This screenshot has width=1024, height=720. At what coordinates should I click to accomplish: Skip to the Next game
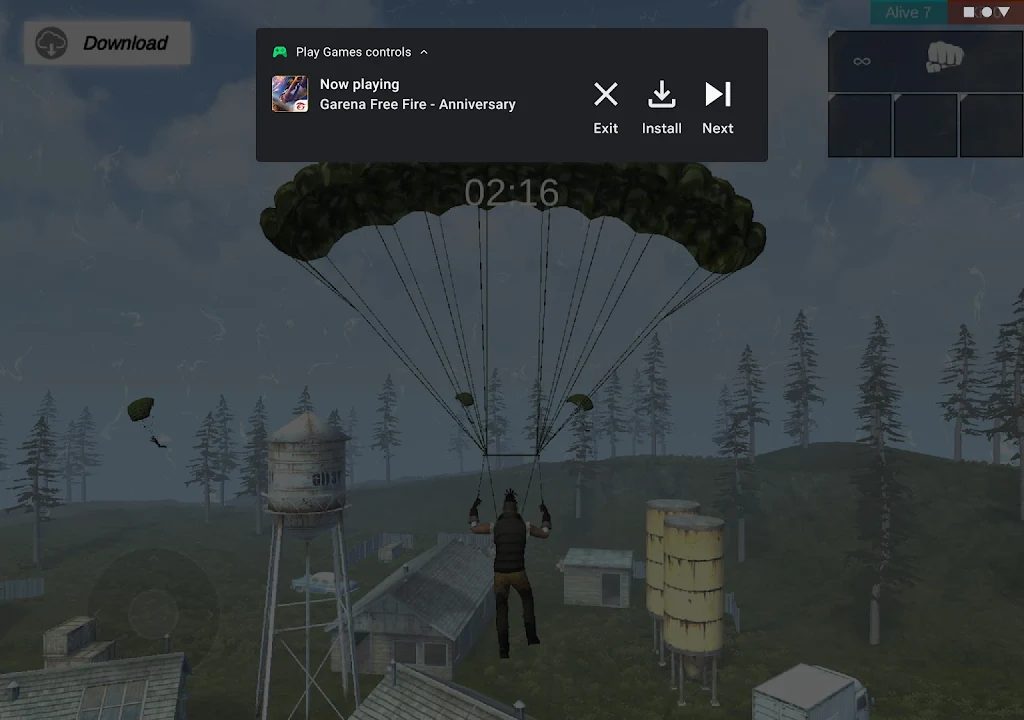tap(717, 106)
